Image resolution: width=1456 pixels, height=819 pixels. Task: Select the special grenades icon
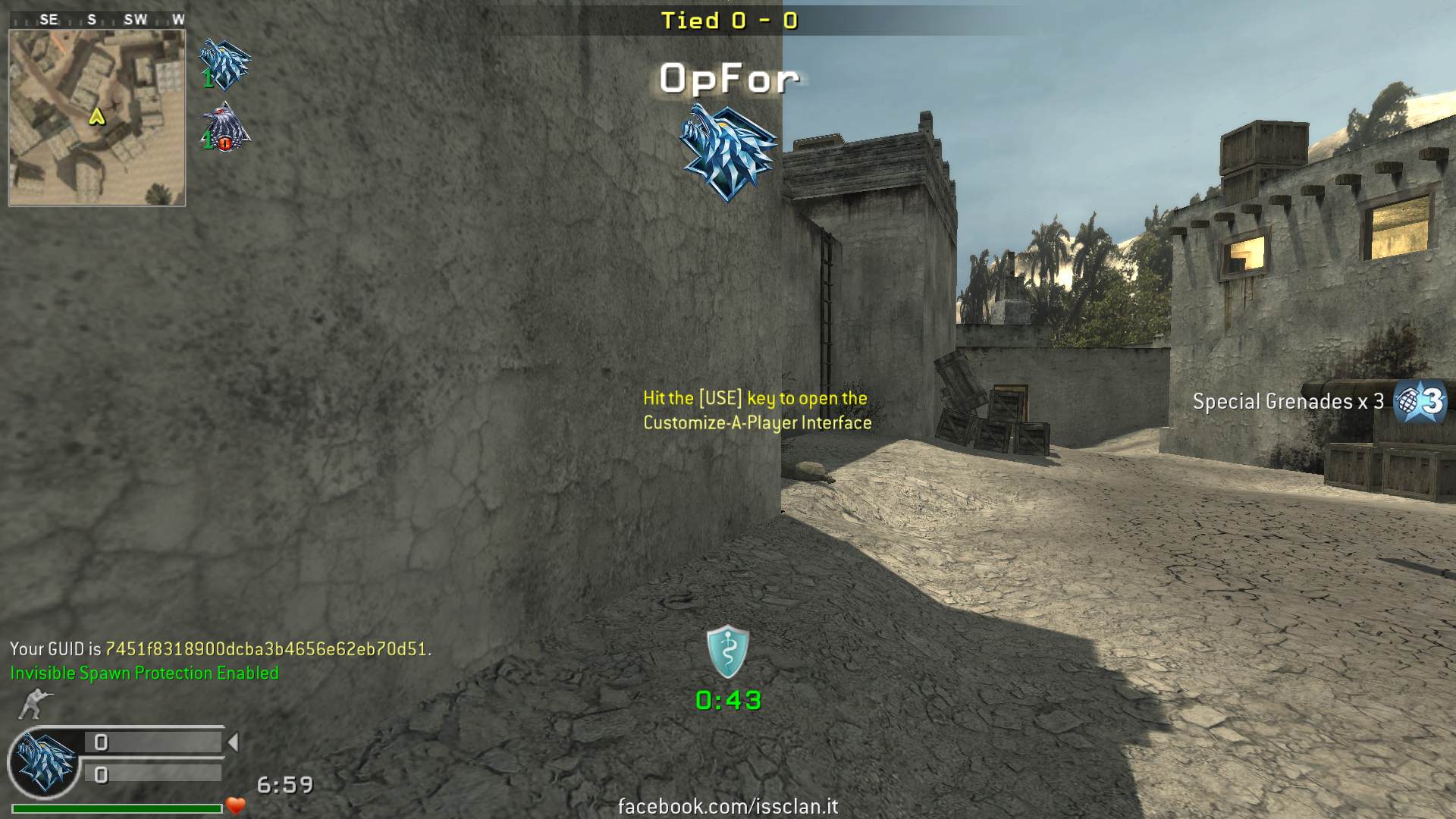pos(1420,401)
